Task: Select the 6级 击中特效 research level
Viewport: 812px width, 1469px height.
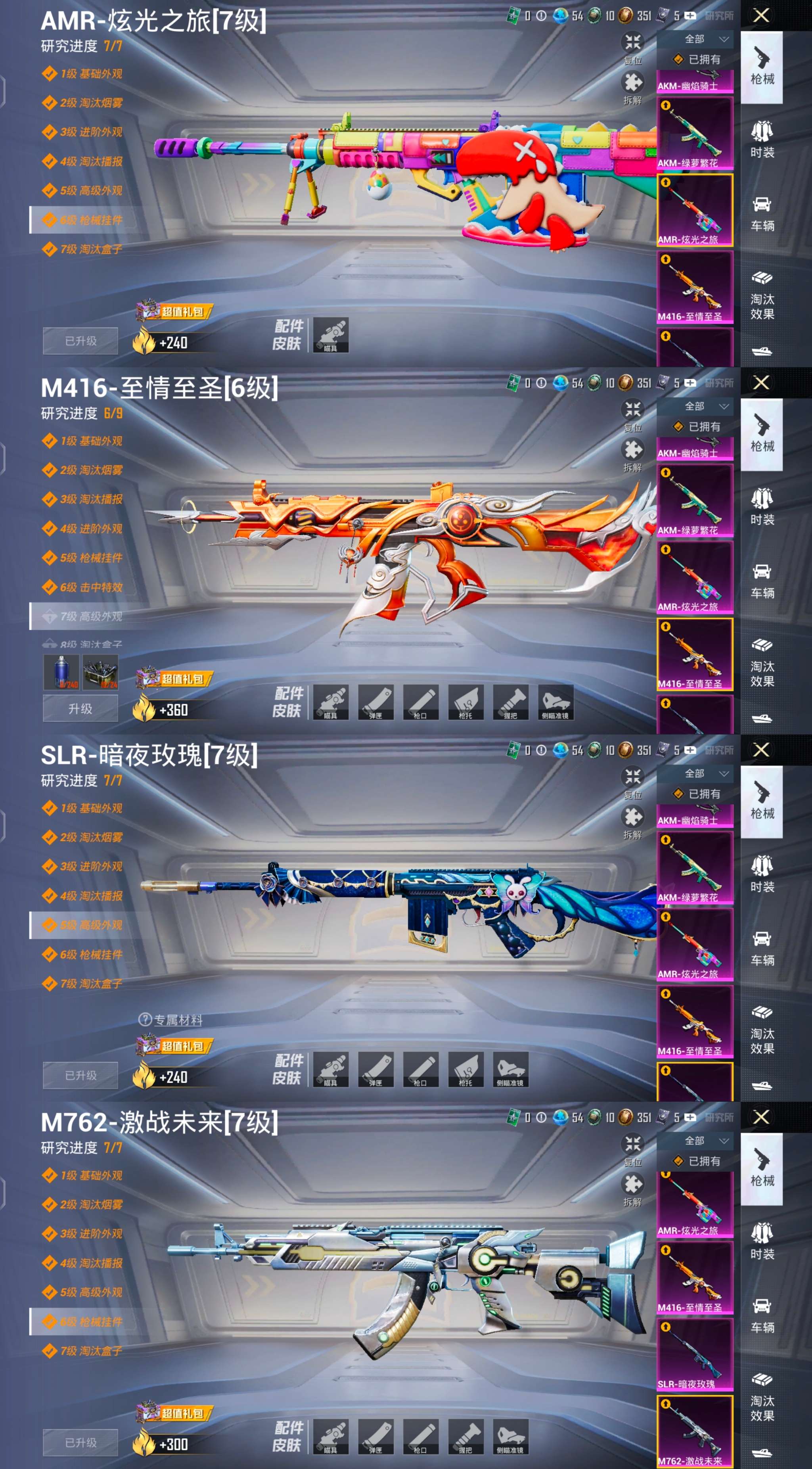Action: pos(91,587)
